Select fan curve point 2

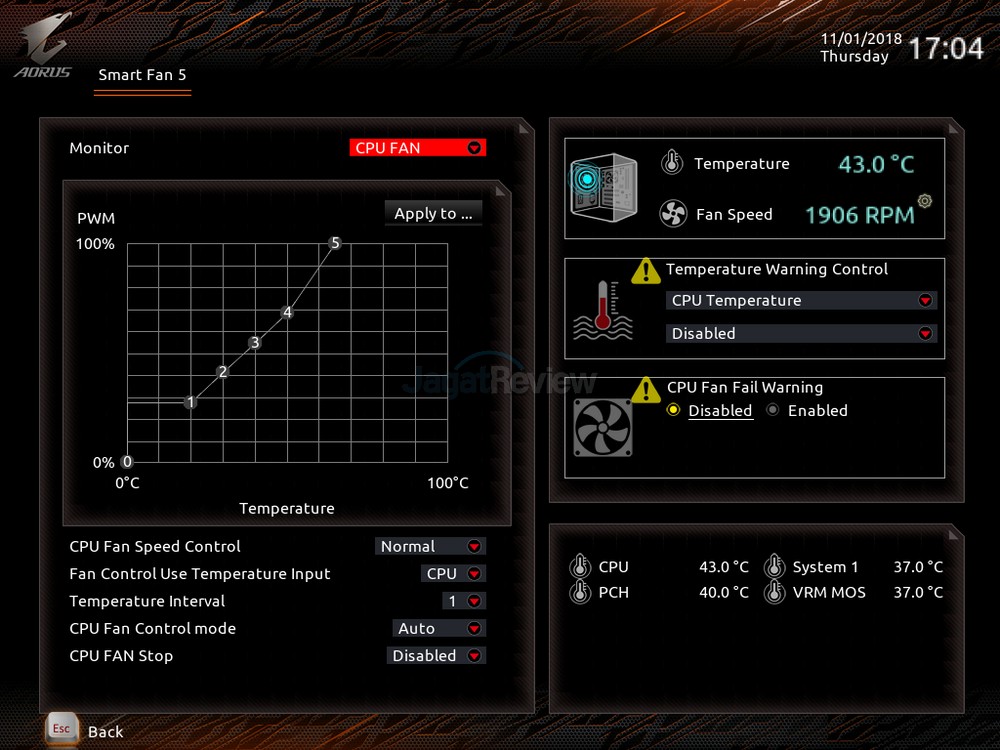[223, 372]
